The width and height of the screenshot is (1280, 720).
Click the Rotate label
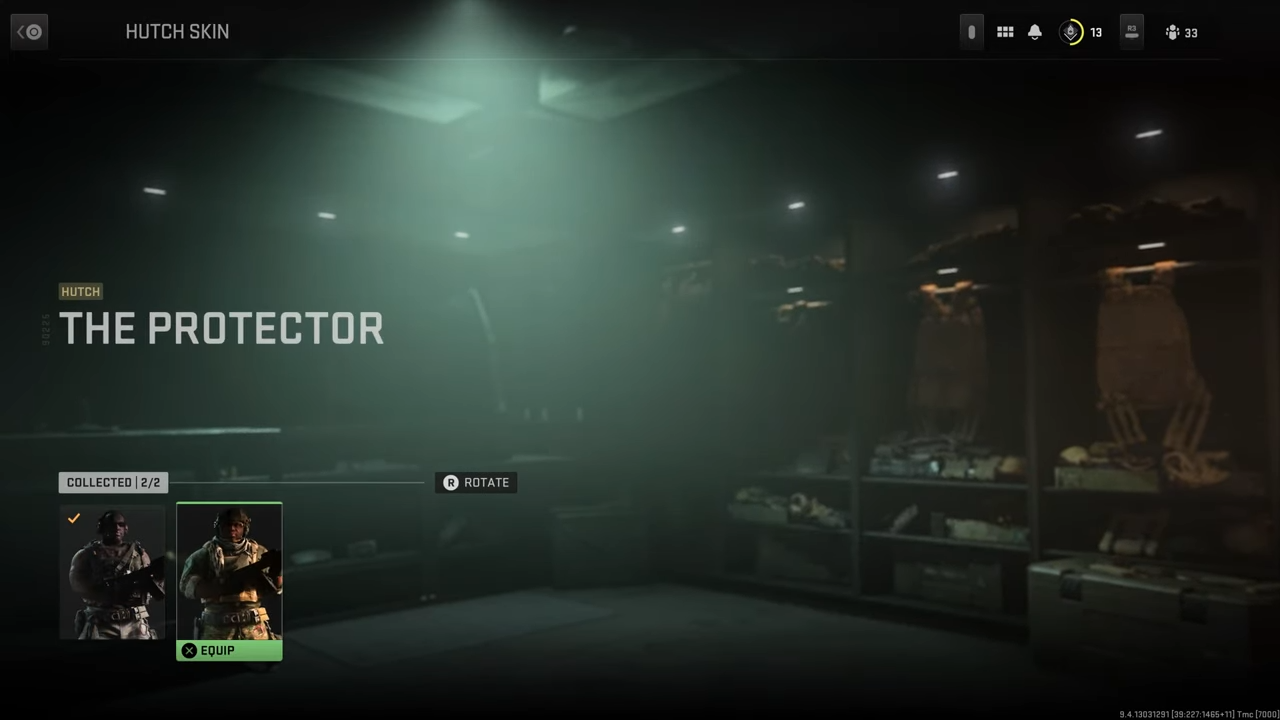(487, 482)
